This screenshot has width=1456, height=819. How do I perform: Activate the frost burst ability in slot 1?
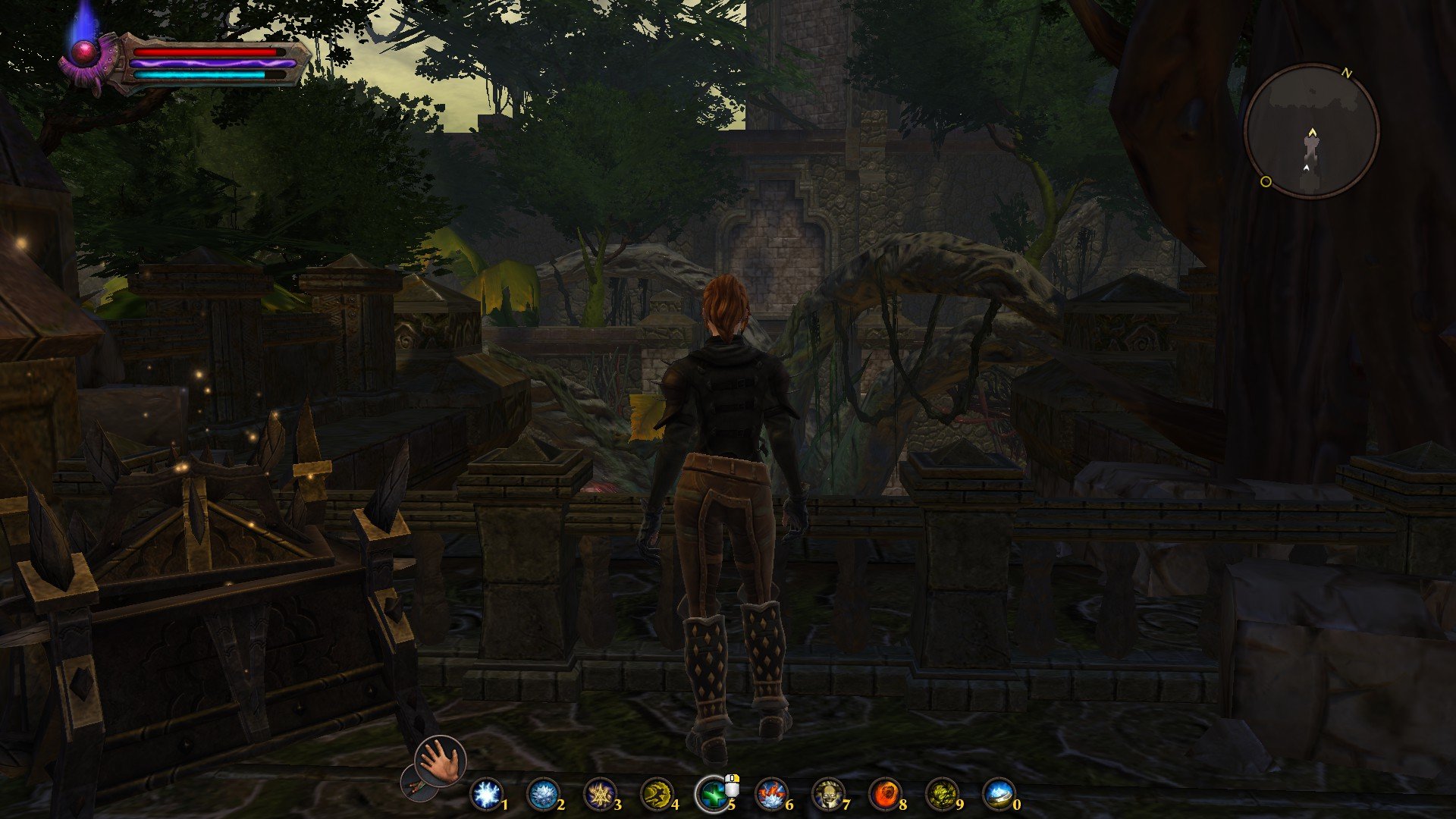pyautogui.click(x=485, y=795)
